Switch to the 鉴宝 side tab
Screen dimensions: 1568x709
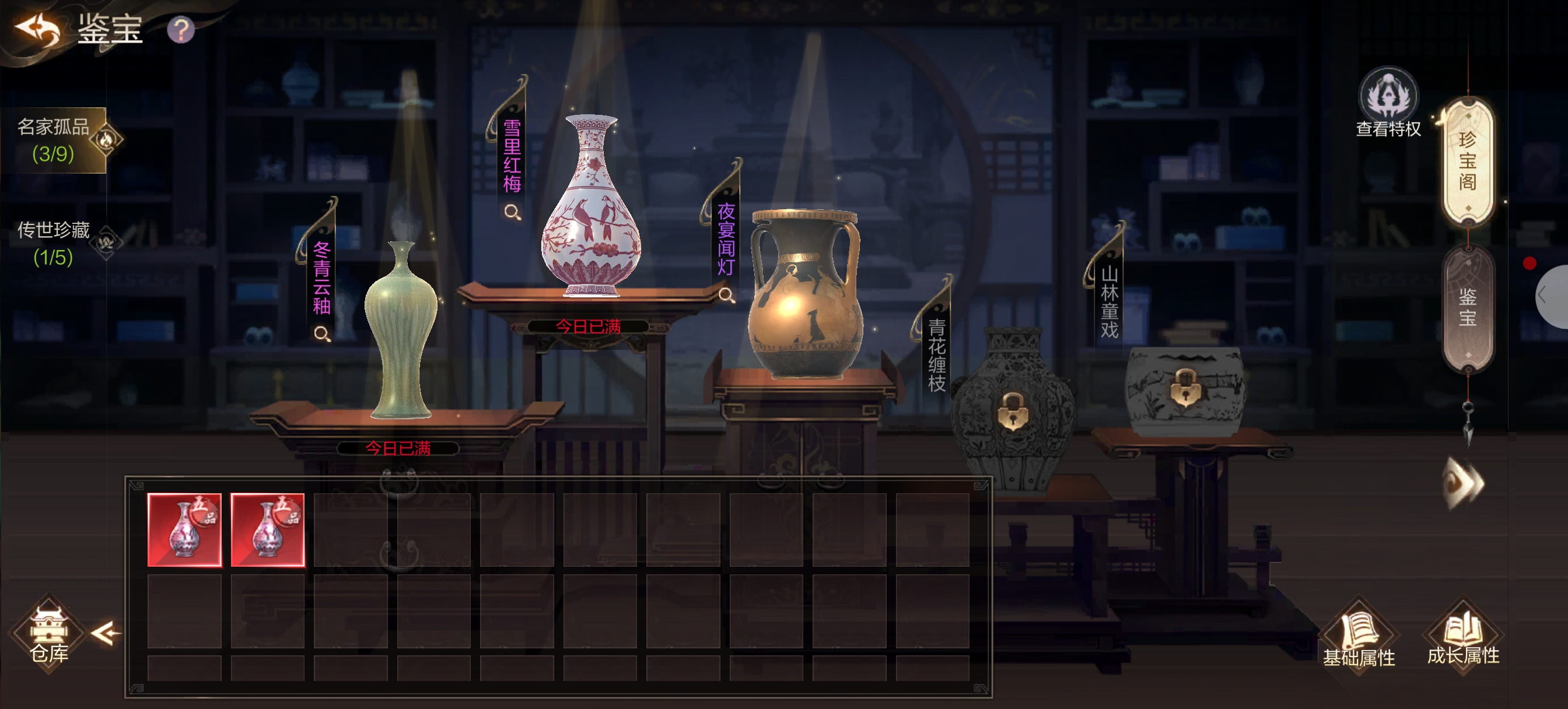pos(1467,308)
